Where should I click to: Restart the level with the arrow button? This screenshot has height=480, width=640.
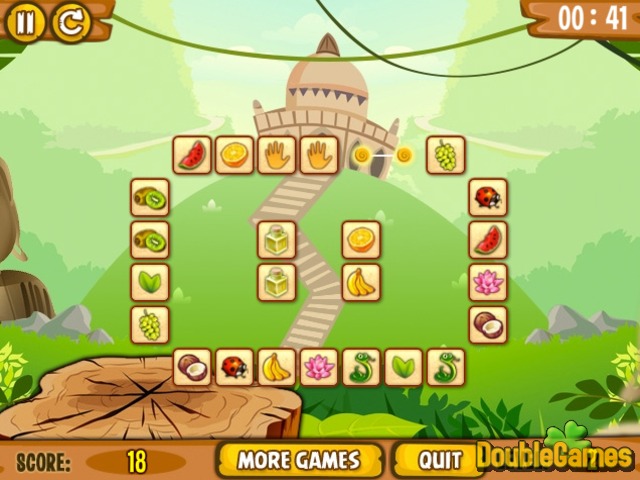coord(70,21)
